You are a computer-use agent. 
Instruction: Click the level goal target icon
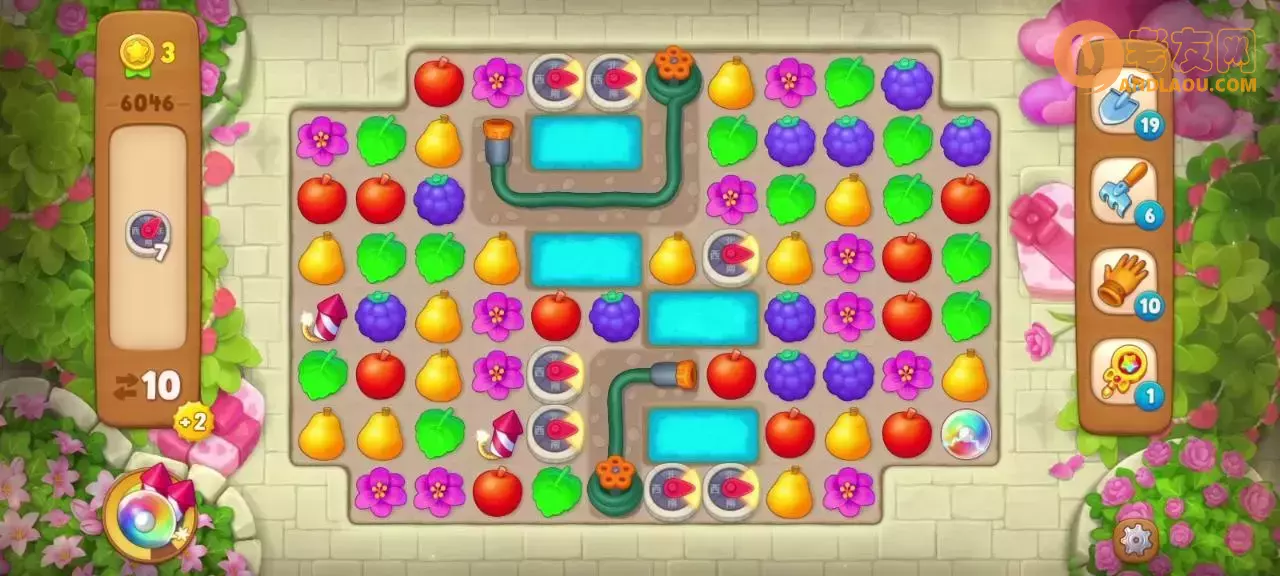(146, 234)
